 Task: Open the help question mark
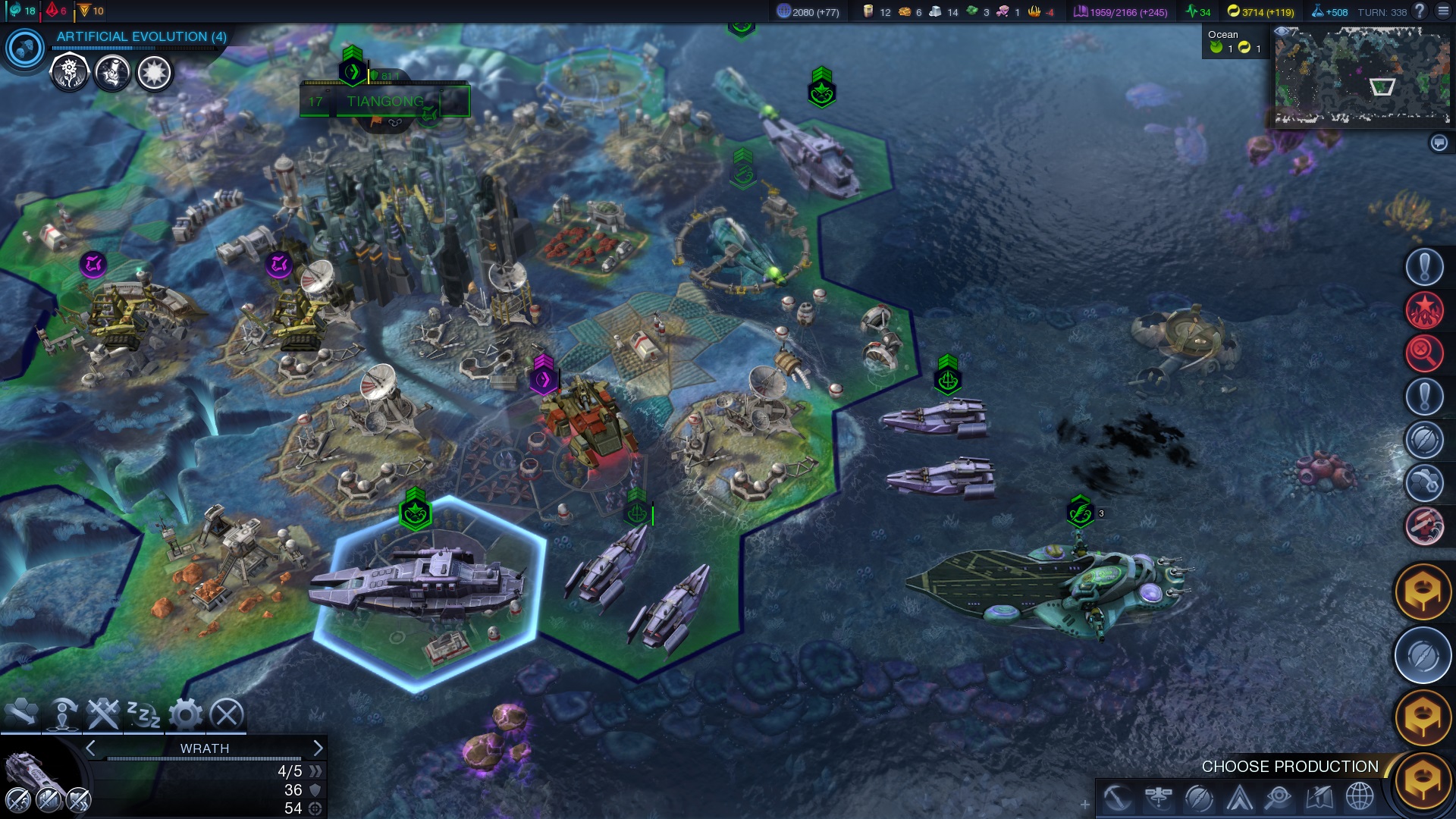click(x=1420, y=11)
